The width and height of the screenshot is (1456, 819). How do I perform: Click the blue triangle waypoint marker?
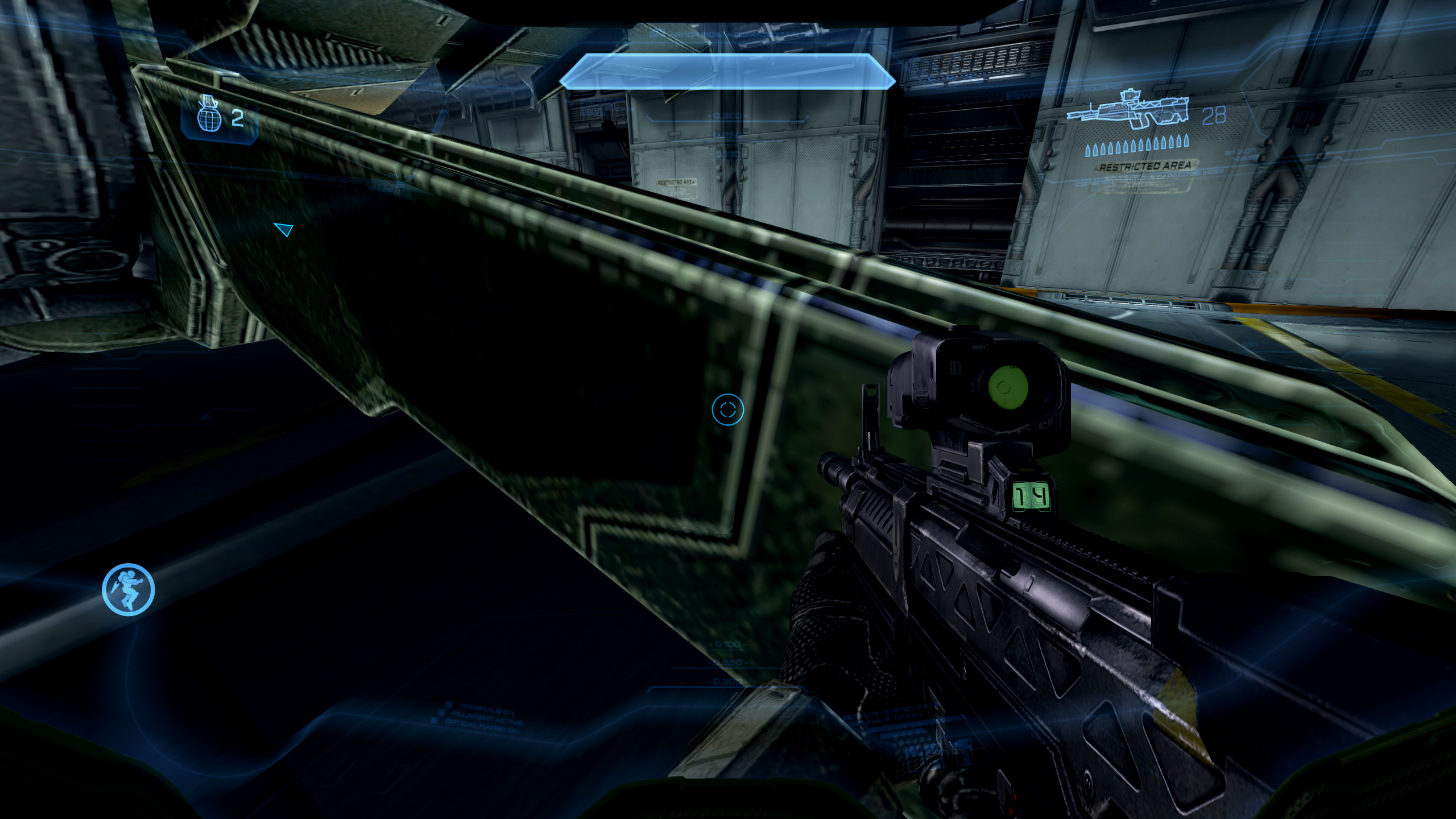(x=283, y=229)
